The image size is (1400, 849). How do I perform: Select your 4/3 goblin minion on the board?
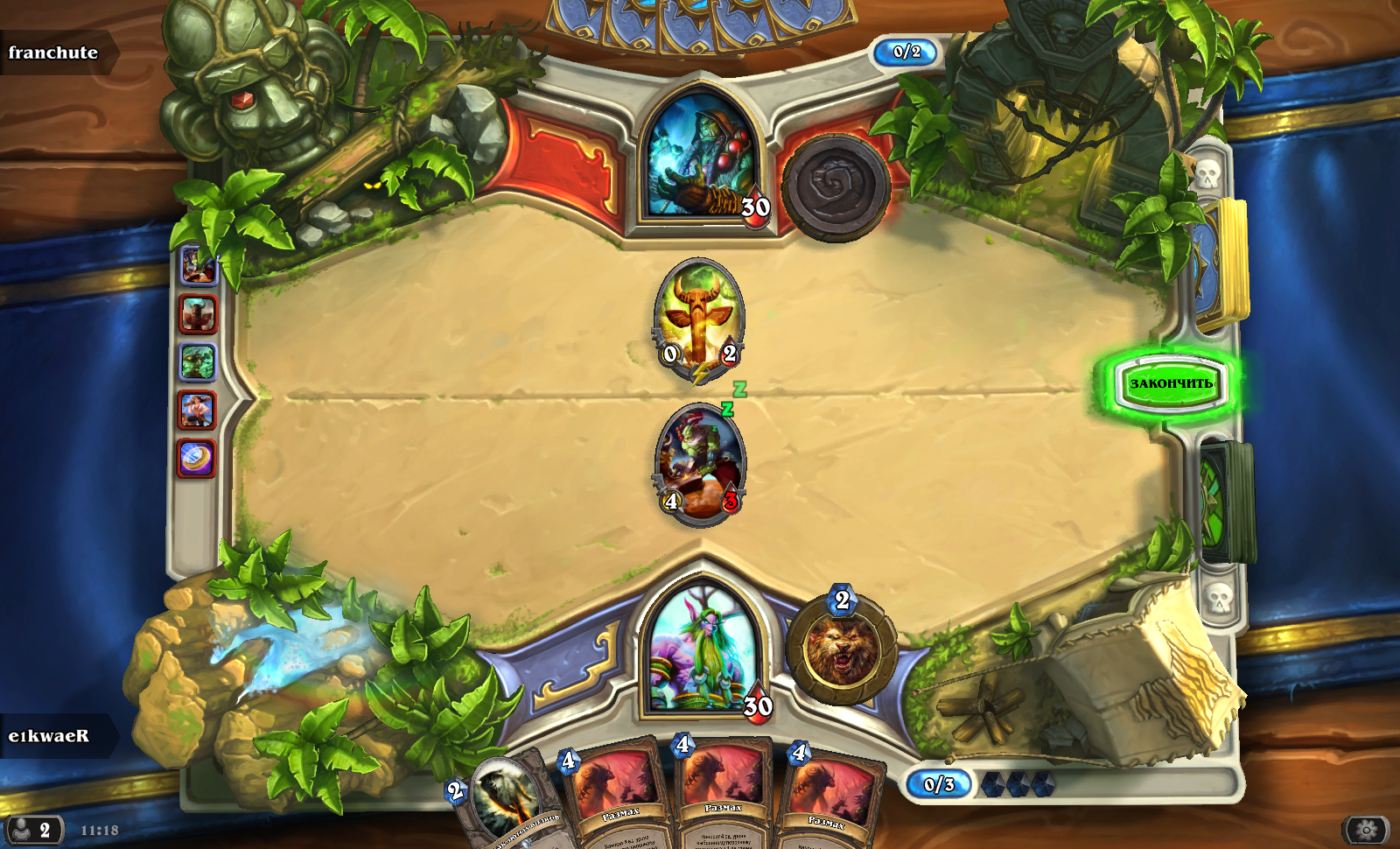700,464
